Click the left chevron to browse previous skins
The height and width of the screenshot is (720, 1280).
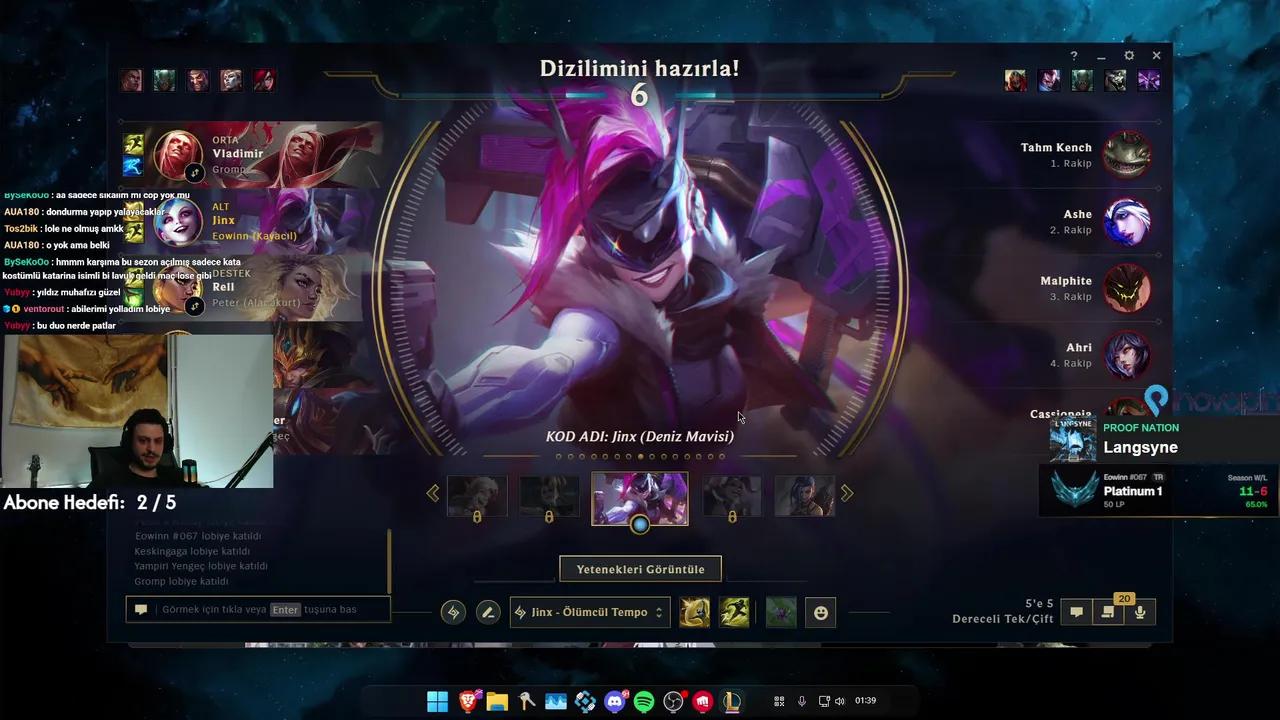(x=433, y=493)
